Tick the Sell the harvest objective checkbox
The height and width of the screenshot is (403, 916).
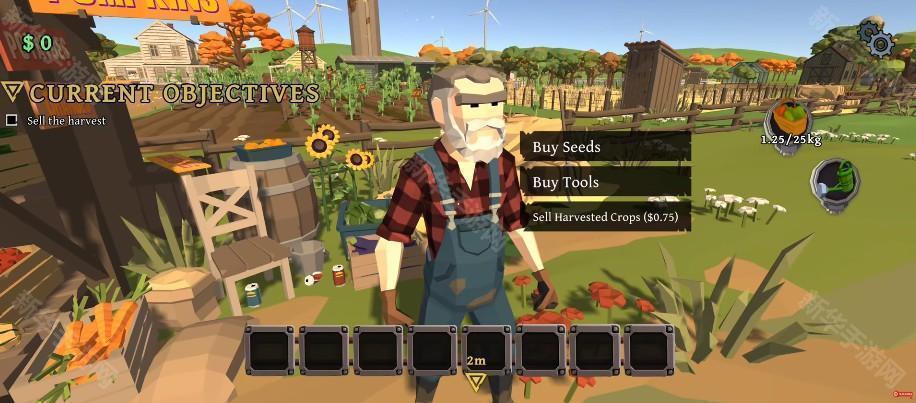pos(12,120)
